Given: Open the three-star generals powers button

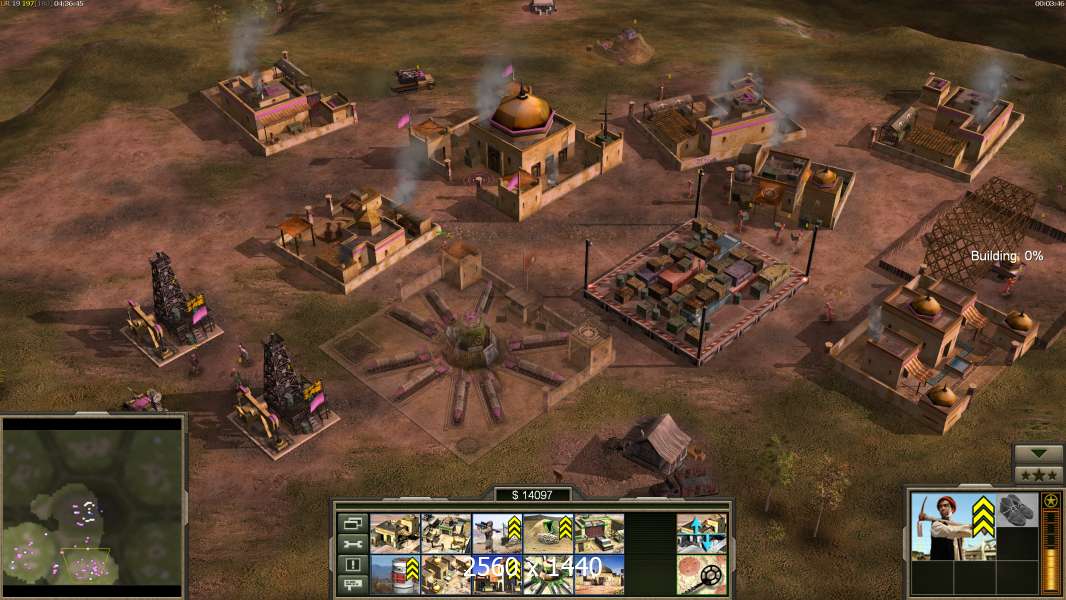Looking at the screenshot, I should pos(1038,475).
